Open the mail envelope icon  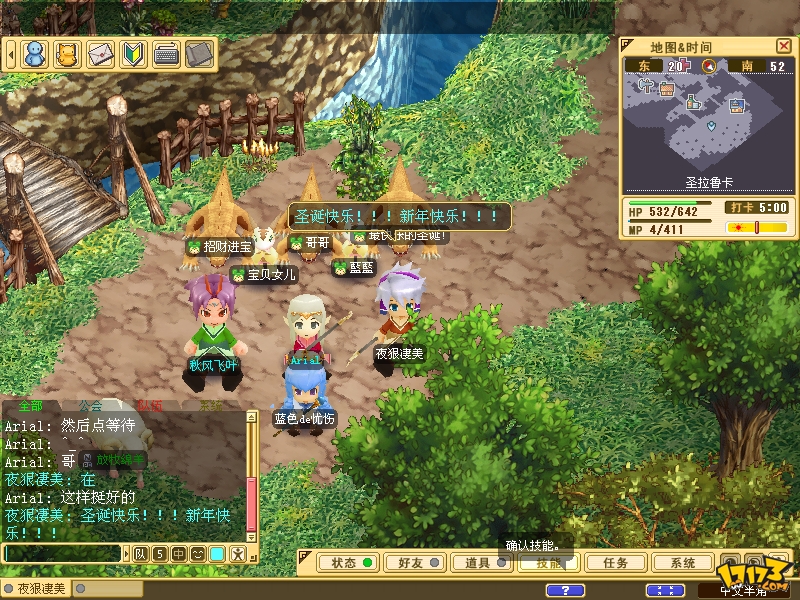coord(100,54)
